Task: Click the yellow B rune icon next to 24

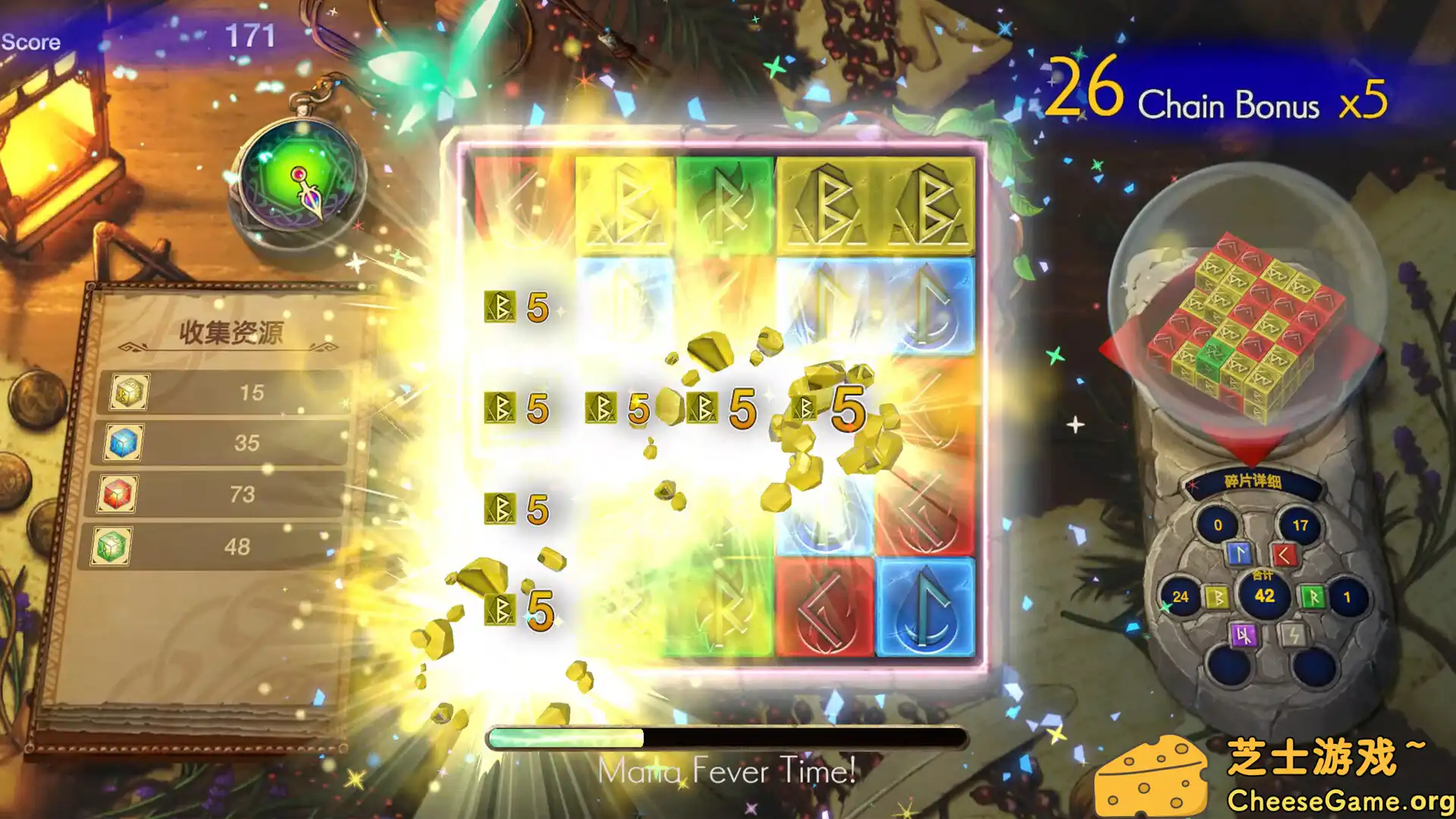Action: coord(1217,598)
